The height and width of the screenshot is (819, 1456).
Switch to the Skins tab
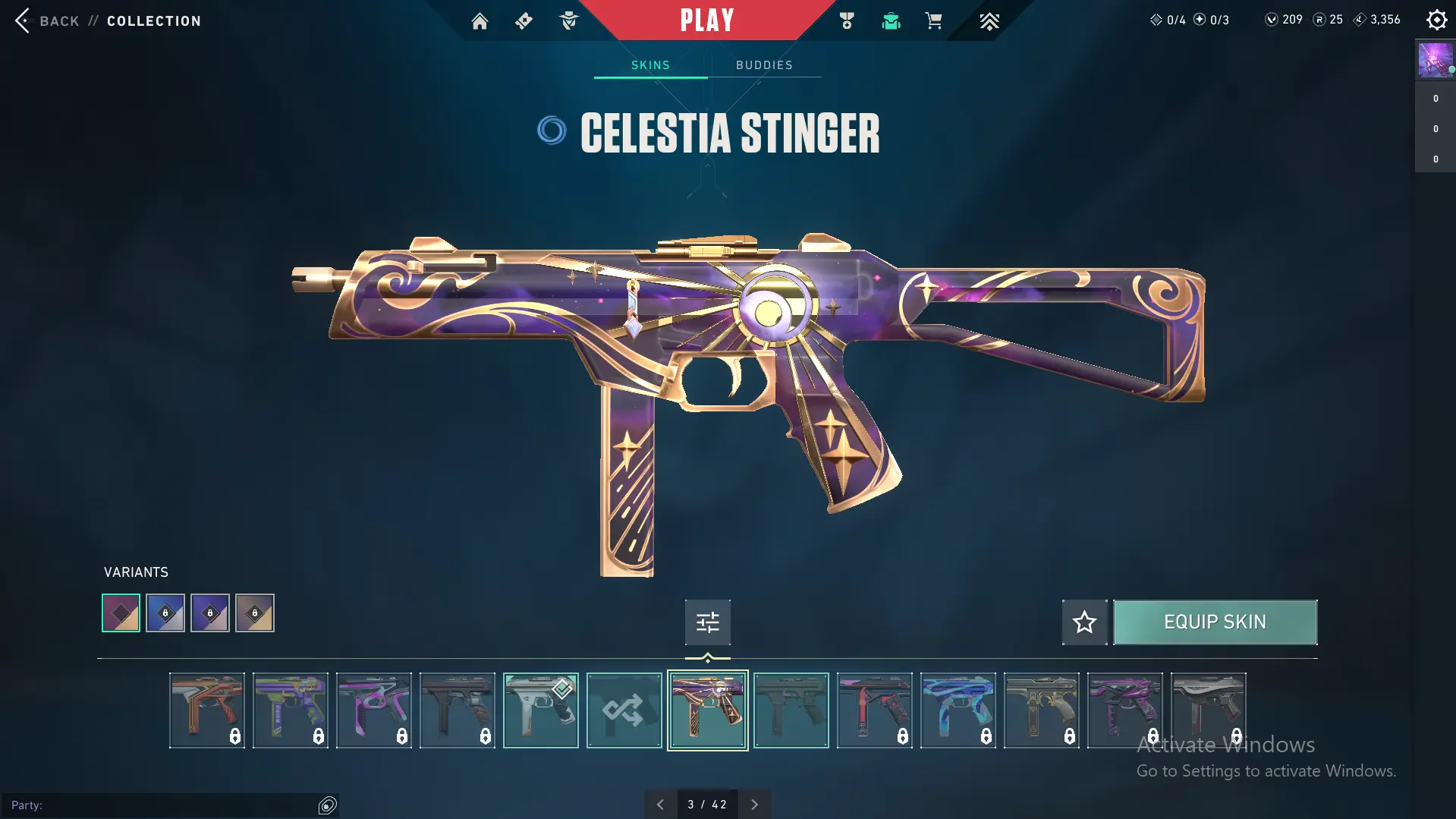coord(650,65)
